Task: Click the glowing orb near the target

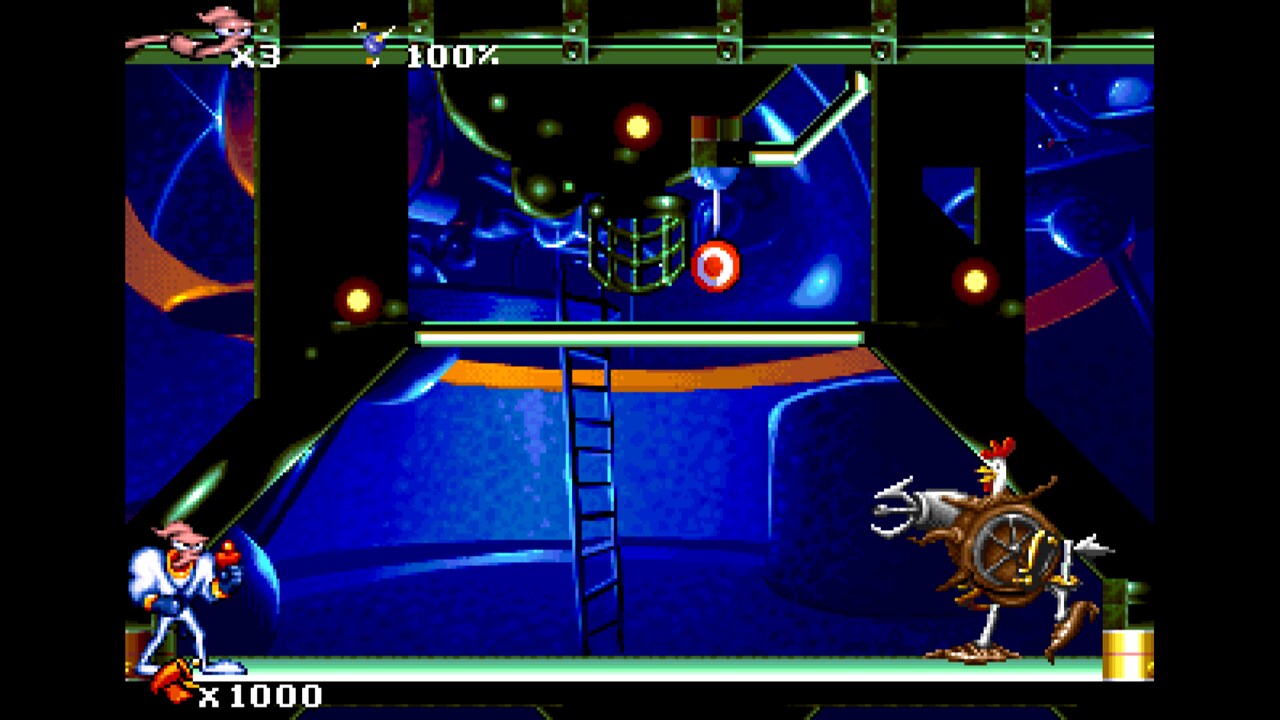Action: click(x=638, y=126)
